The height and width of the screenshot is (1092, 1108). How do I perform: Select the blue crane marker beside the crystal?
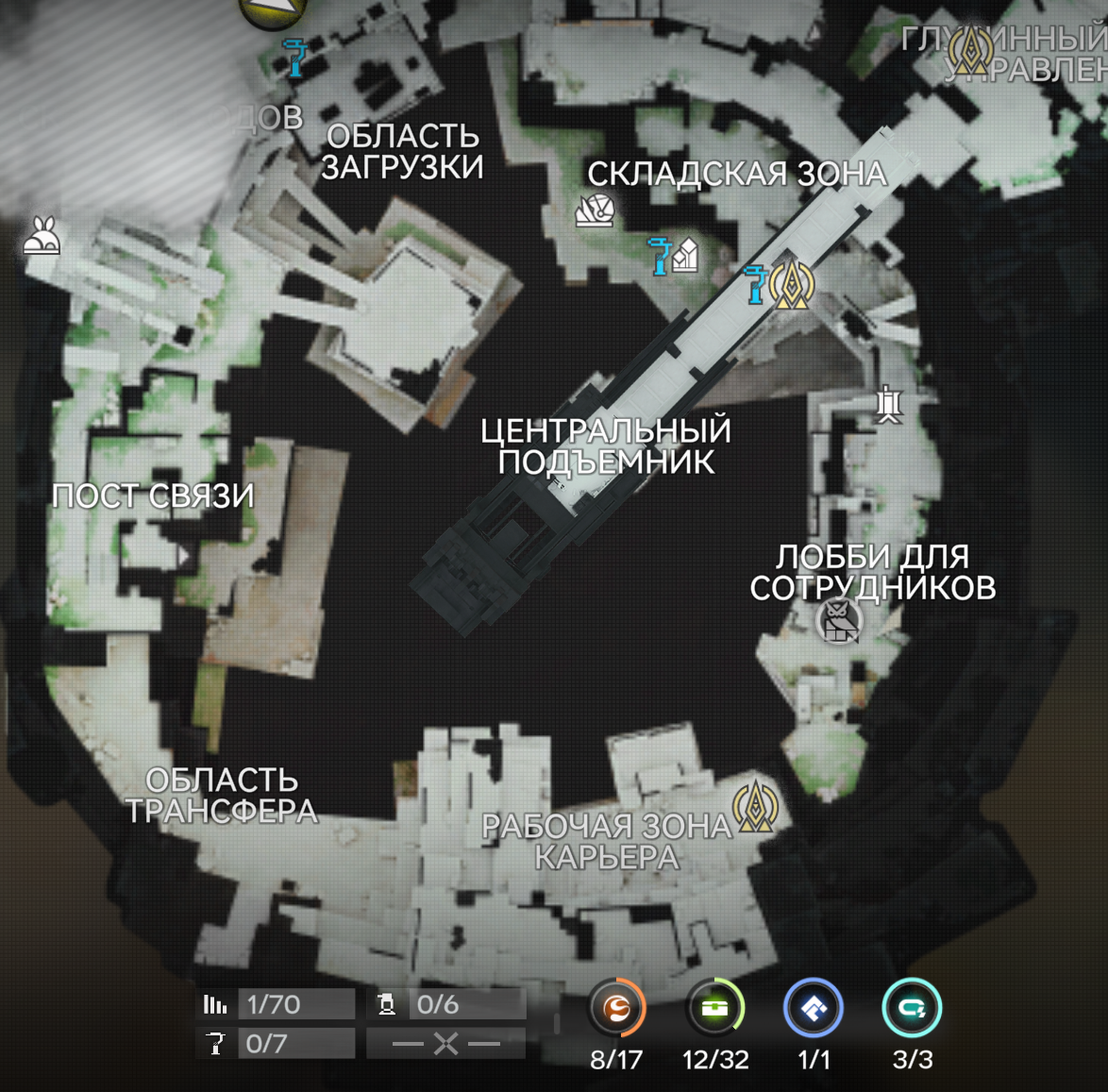[660, 256]
